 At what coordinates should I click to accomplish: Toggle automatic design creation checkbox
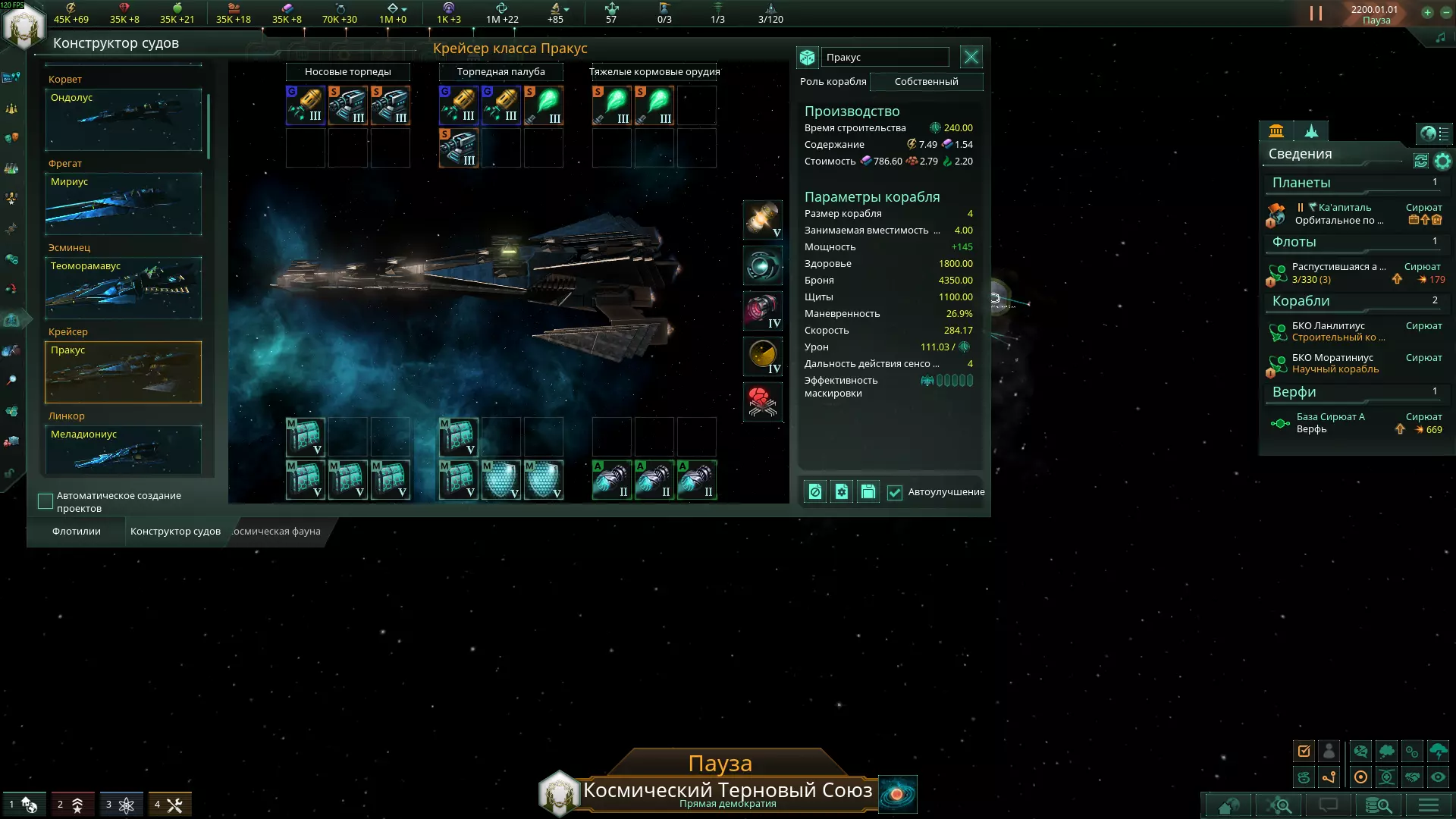pos(45,501)
